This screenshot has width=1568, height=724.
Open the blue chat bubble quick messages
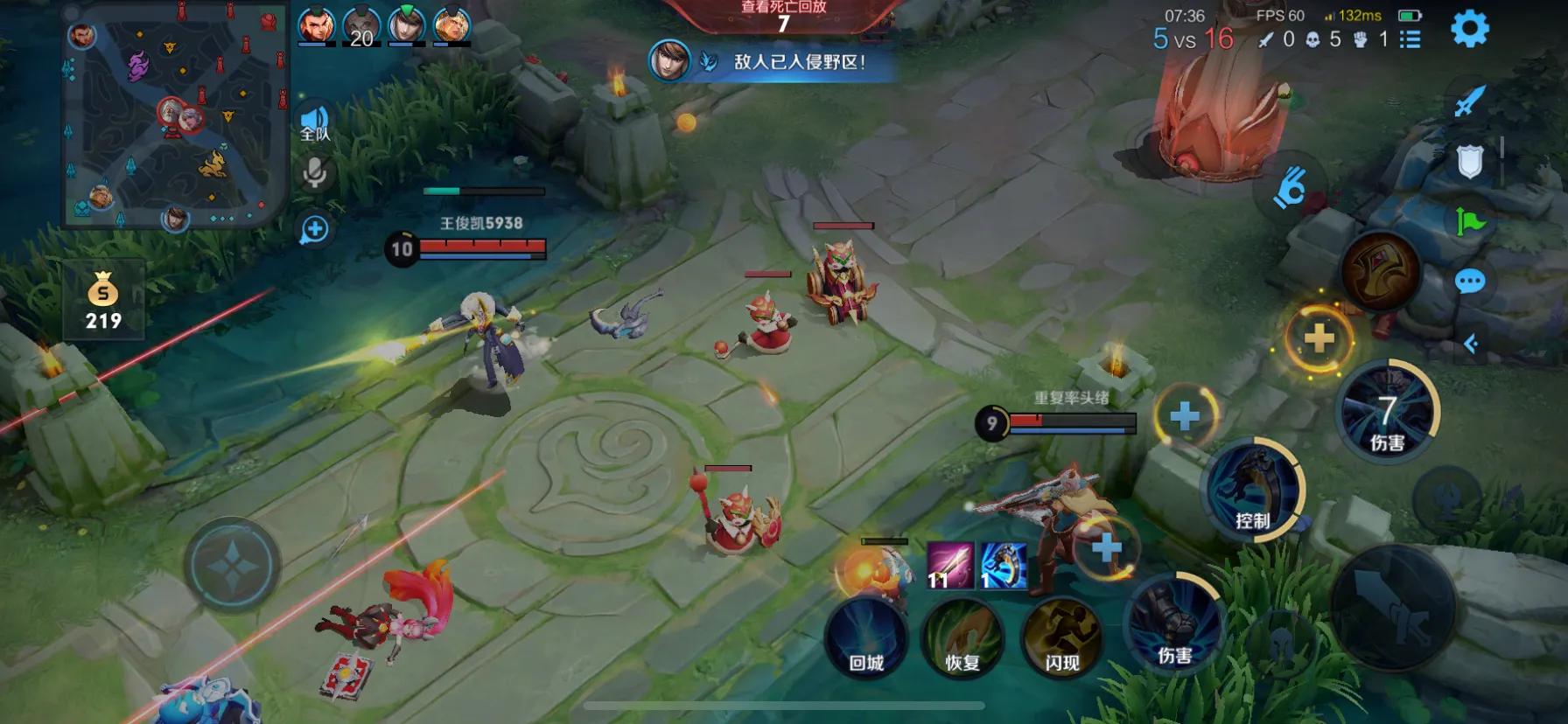coord(1469,282)
